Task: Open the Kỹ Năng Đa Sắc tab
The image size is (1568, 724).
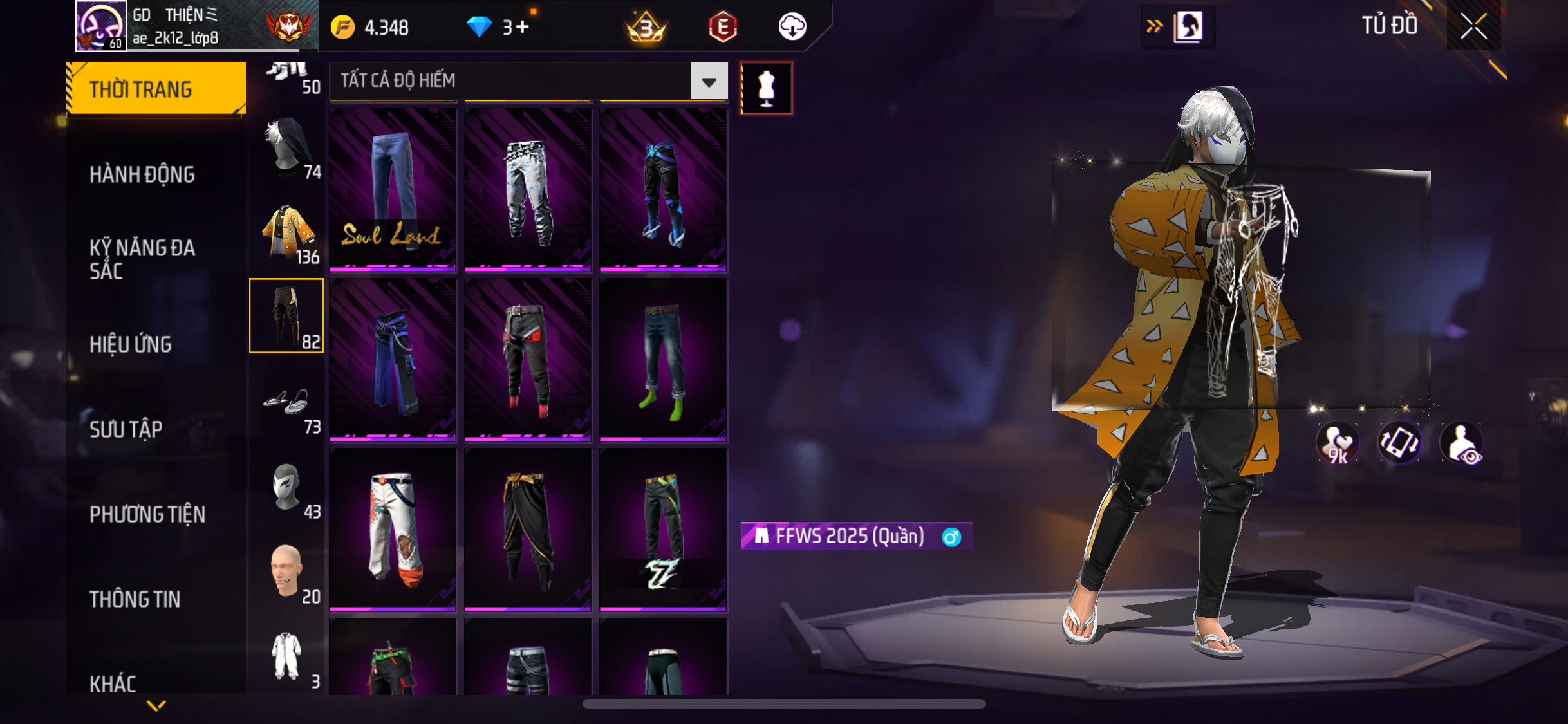Action: click(142, 259)
